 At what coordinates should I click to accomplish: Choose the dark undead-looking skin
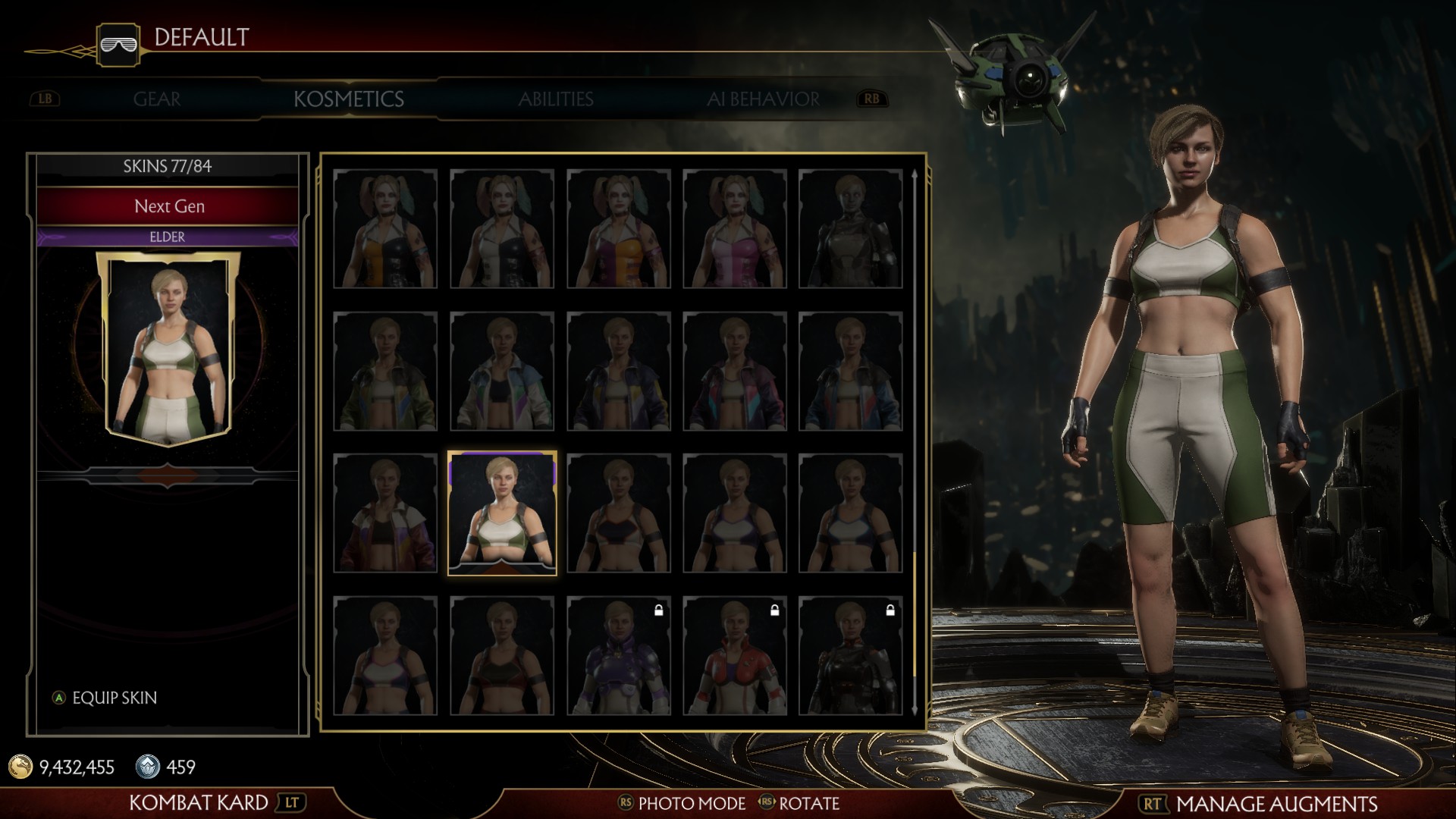[850, 228]
